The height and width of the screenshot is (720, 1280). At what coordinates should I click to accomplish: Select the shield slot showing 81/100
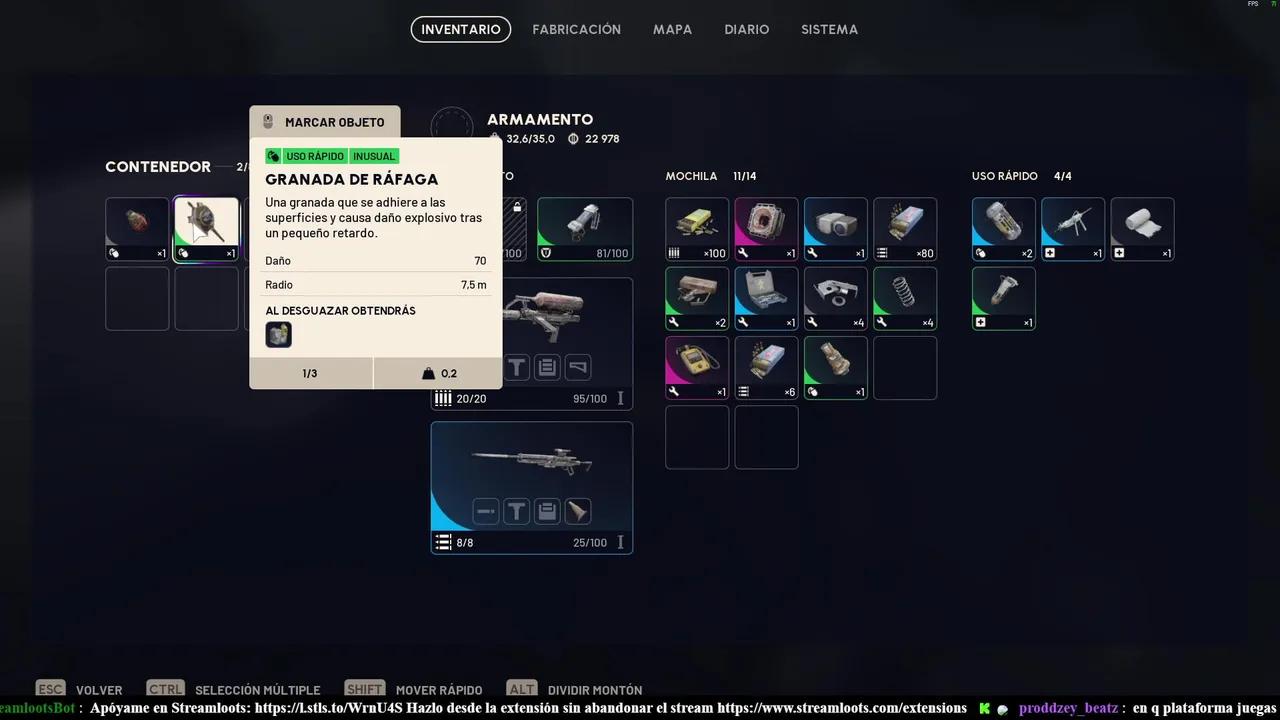(x=585, y=229)
